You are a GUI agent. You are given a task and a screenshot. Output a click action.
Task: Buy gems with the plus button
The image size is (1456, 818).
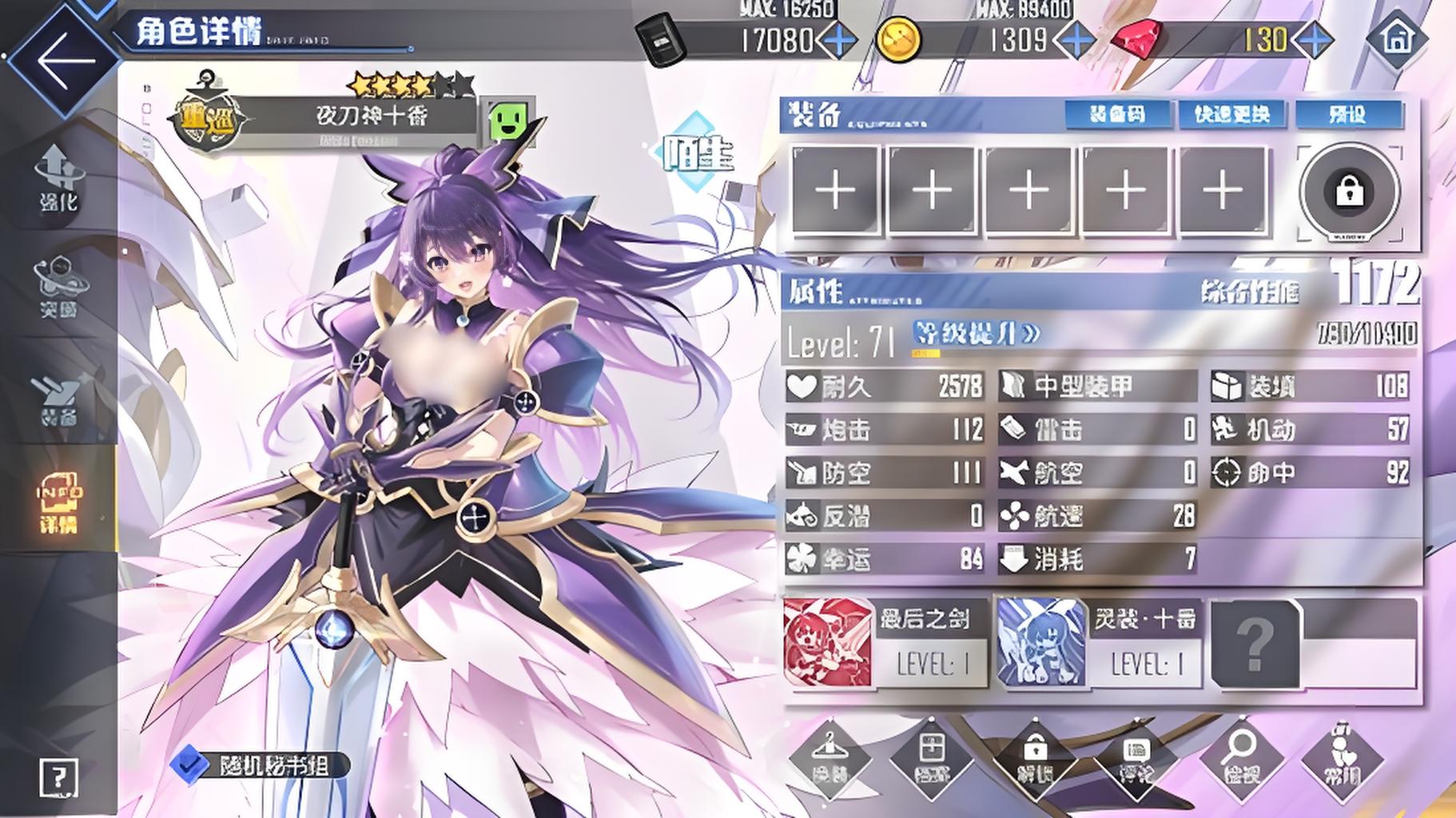point(1313,40)
